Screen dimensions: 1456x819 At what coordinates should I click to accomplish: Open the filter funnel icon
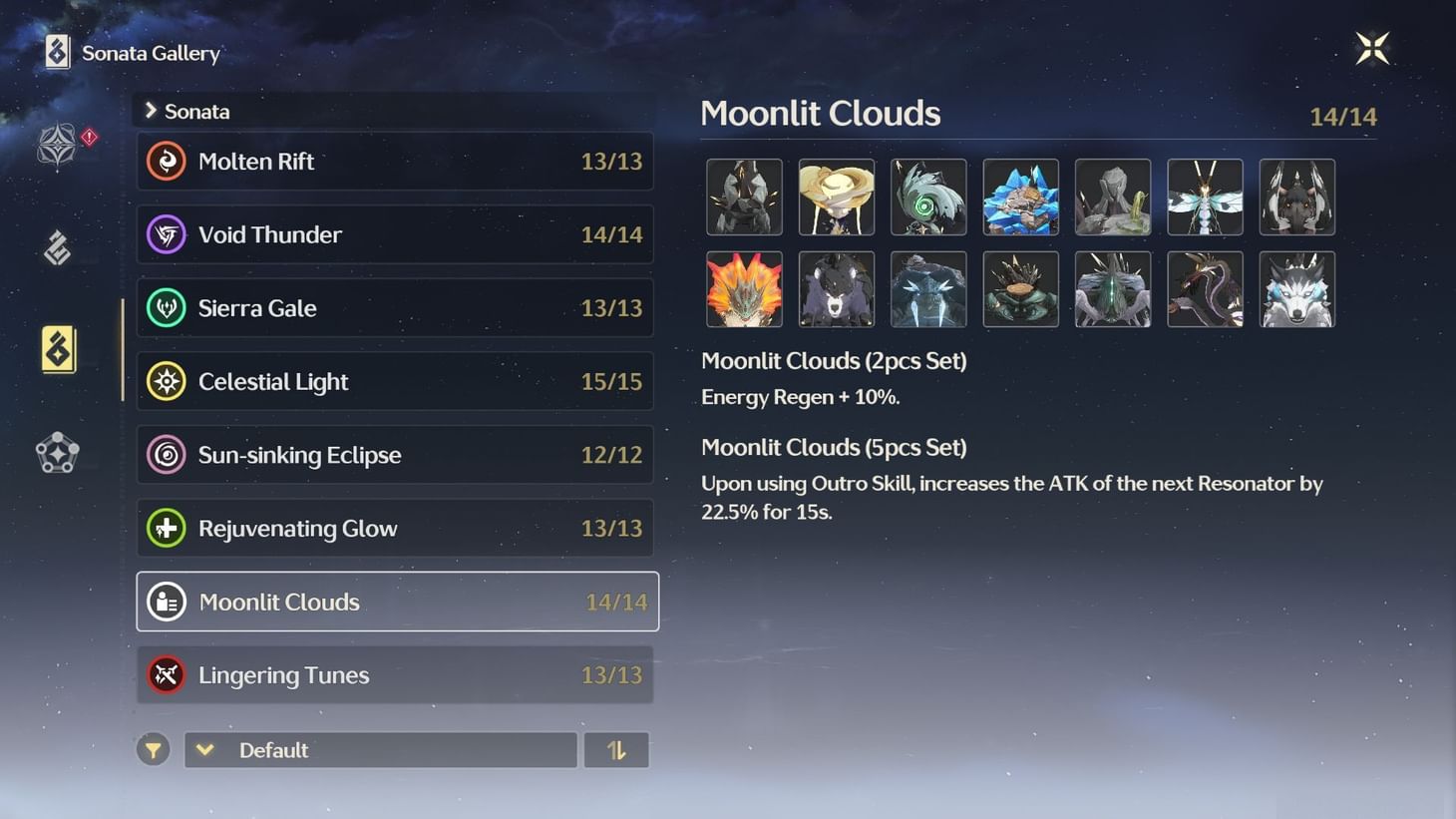153,749
